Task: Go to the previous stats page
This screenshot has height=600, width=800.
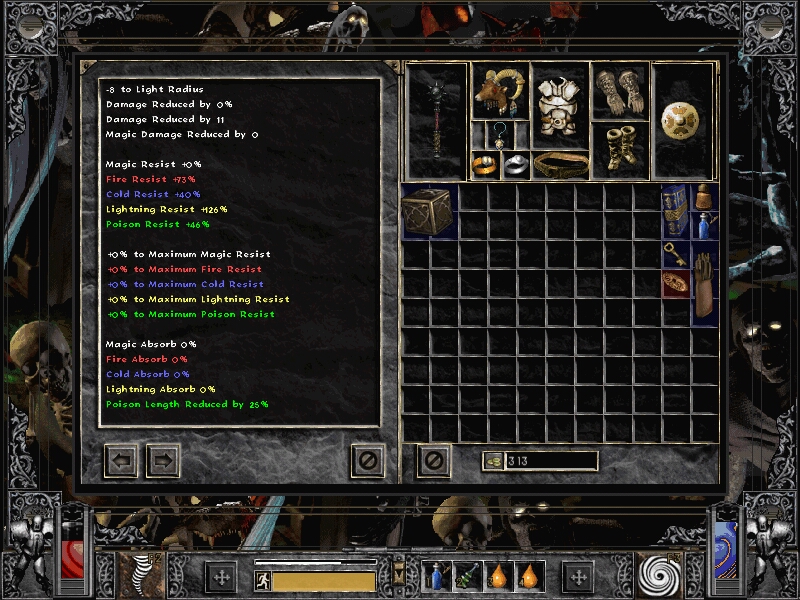Action: pyautogui.click(x=121, y=461)
